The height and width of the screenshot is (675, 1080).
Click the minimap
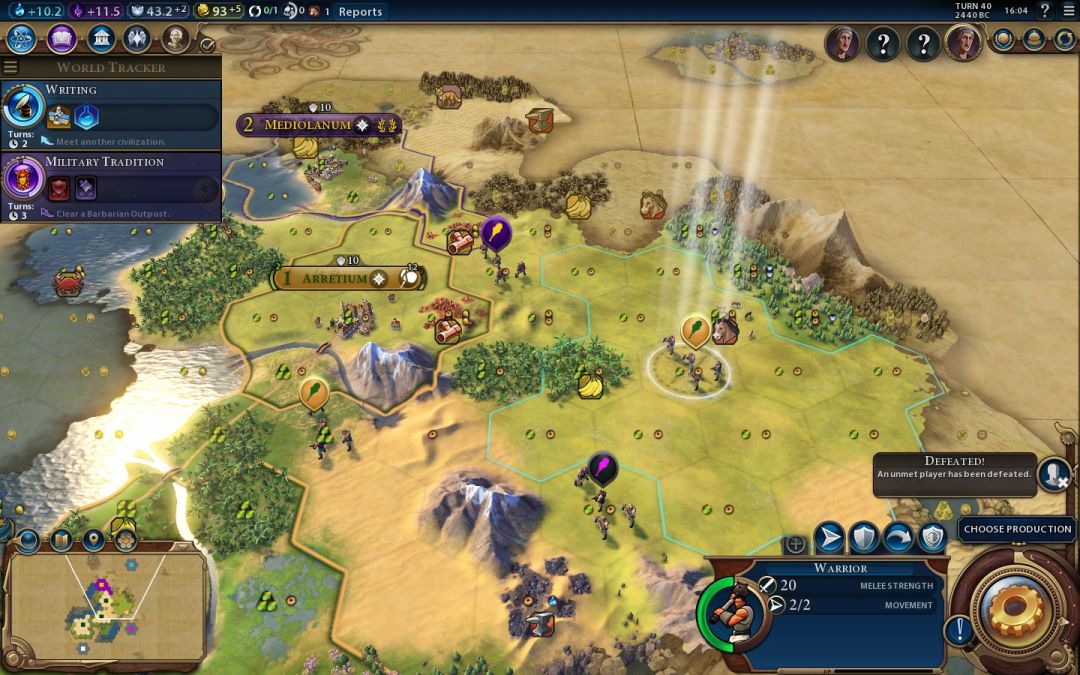(105, 603)
